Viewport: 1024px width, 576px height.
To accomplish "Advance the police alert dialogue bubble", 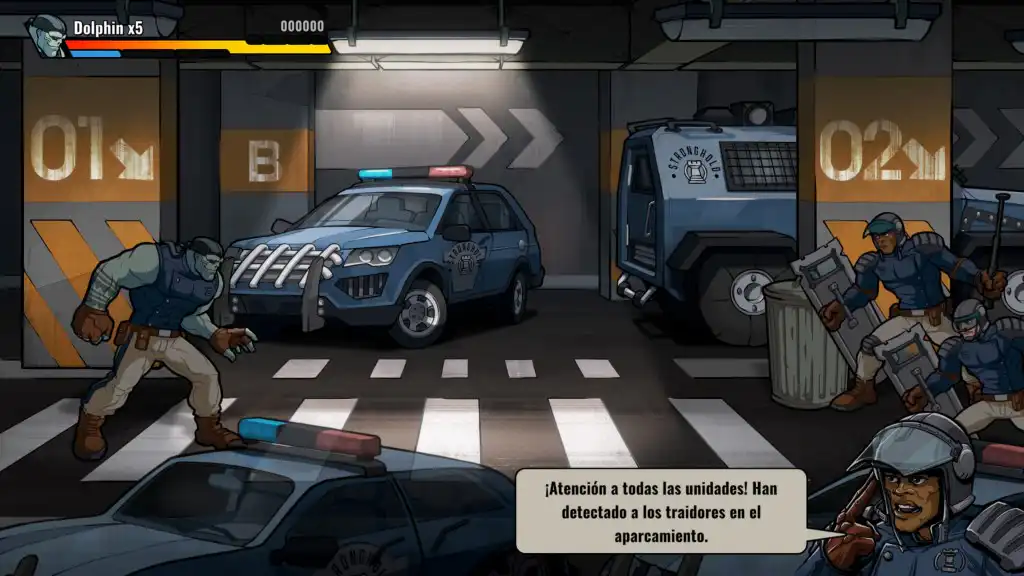I will (660, 511).
